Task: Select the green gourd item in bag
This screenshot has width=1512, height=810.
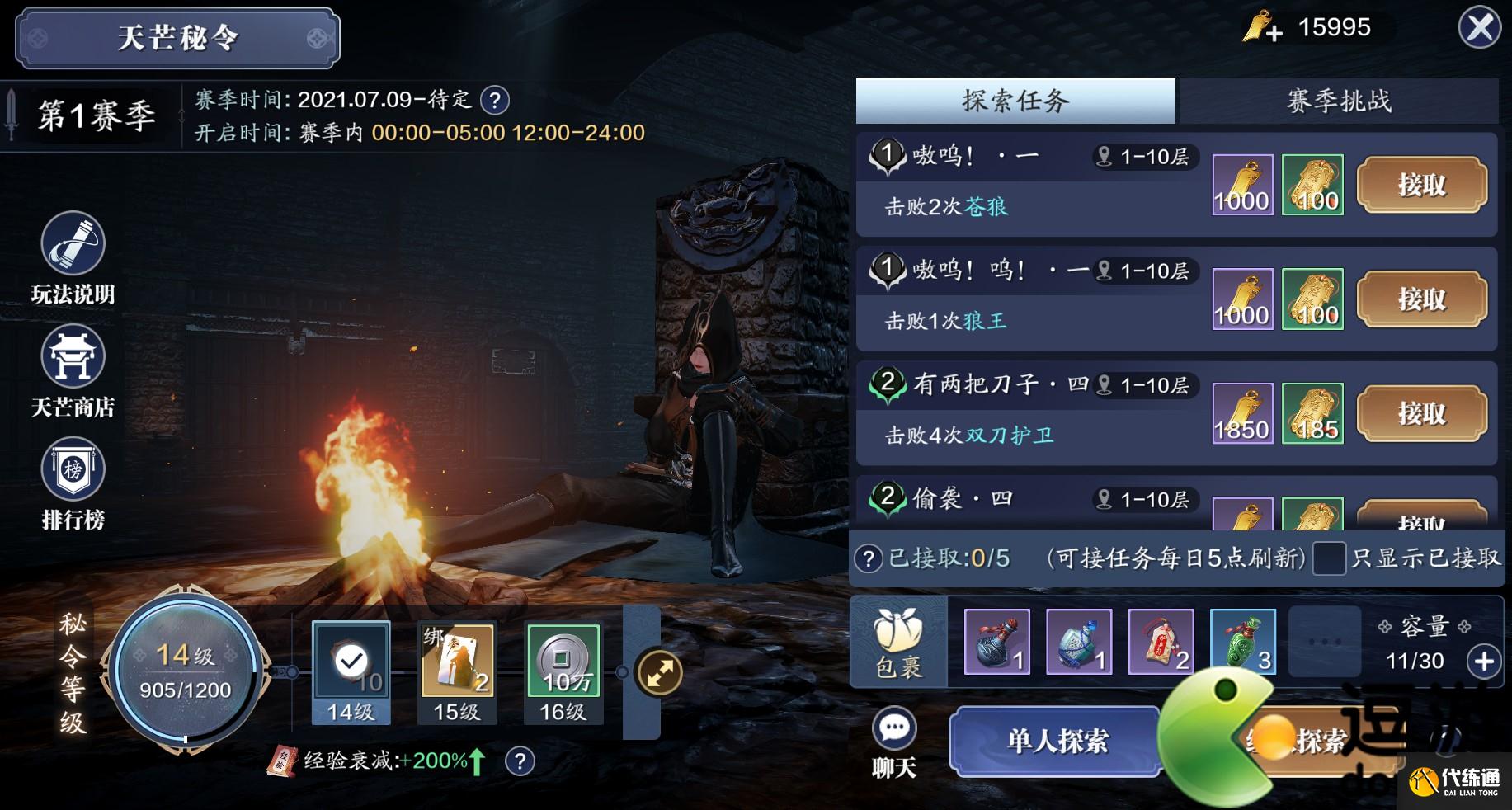Action: coord(1242,643)
